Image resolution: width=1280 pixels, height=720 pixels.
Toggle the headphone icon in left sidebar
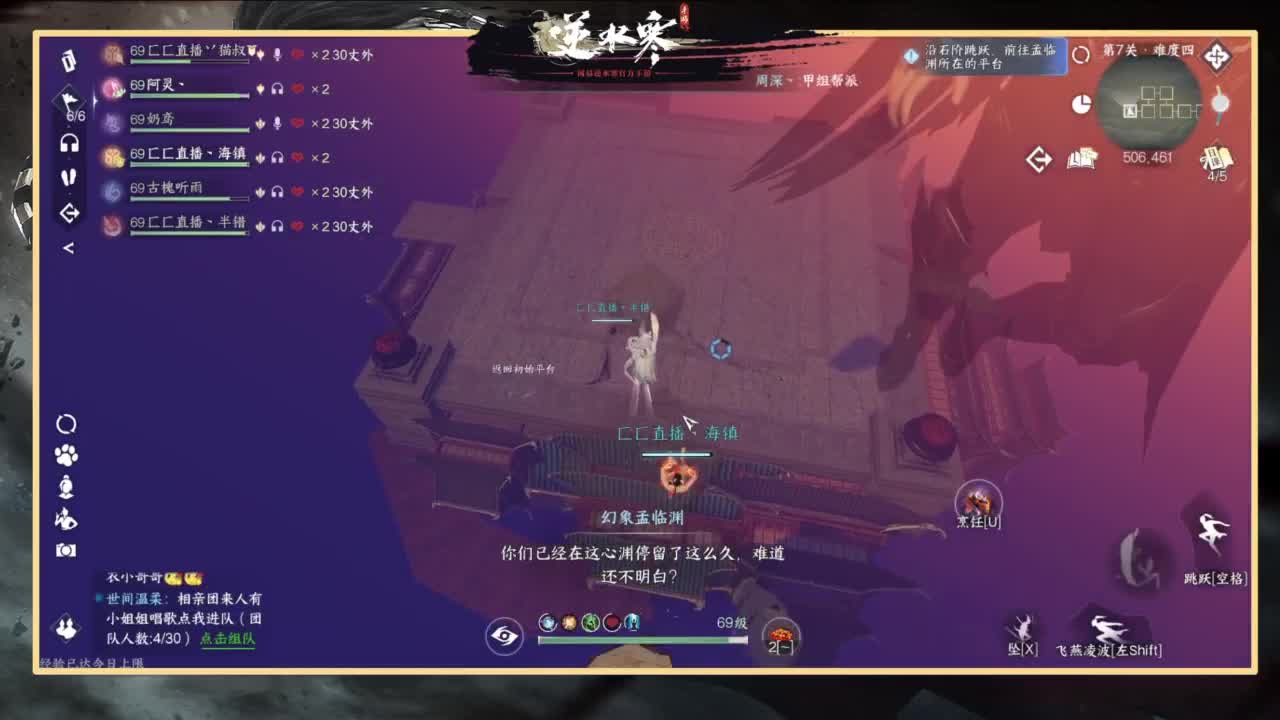[68, 143]
